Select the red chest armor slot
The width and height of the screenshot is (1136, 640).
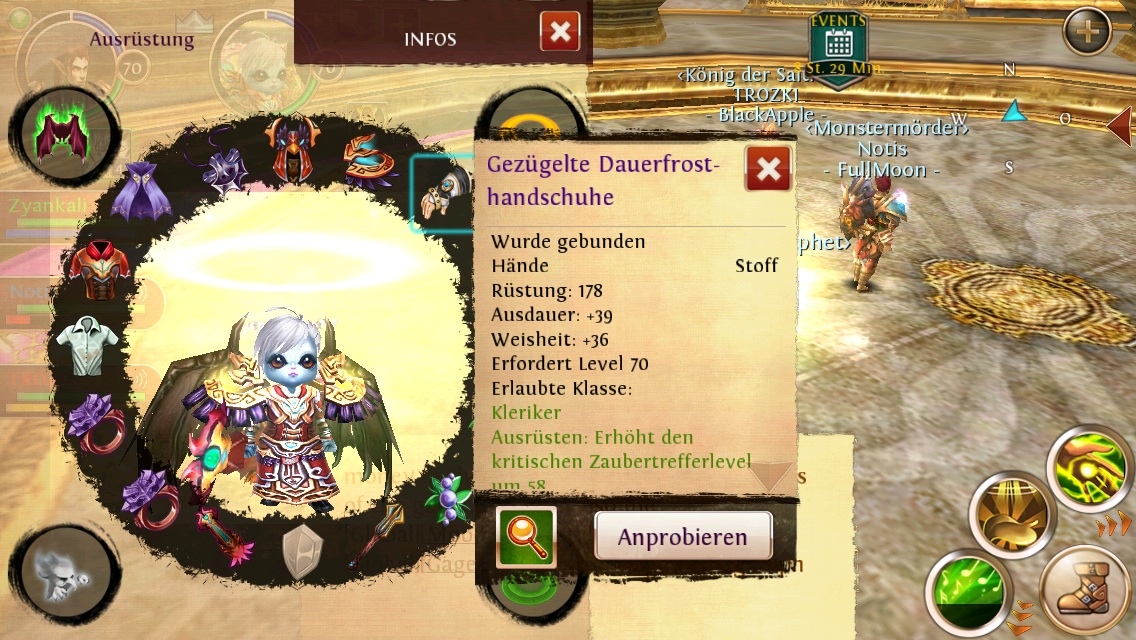coord(100,269)
